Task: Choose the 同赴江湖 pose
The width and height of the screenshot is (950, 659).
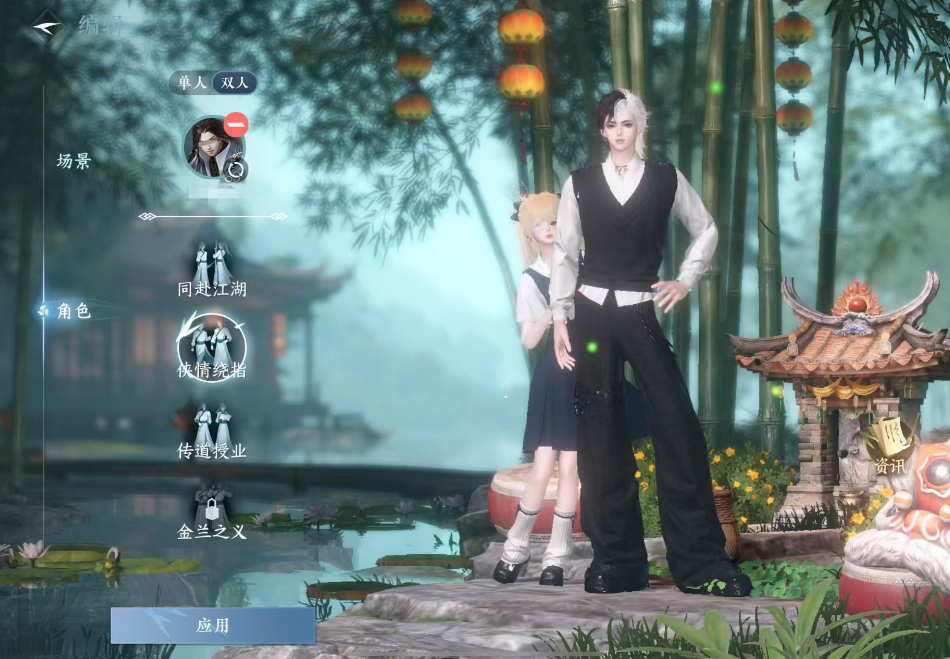Action: [212, 270]
